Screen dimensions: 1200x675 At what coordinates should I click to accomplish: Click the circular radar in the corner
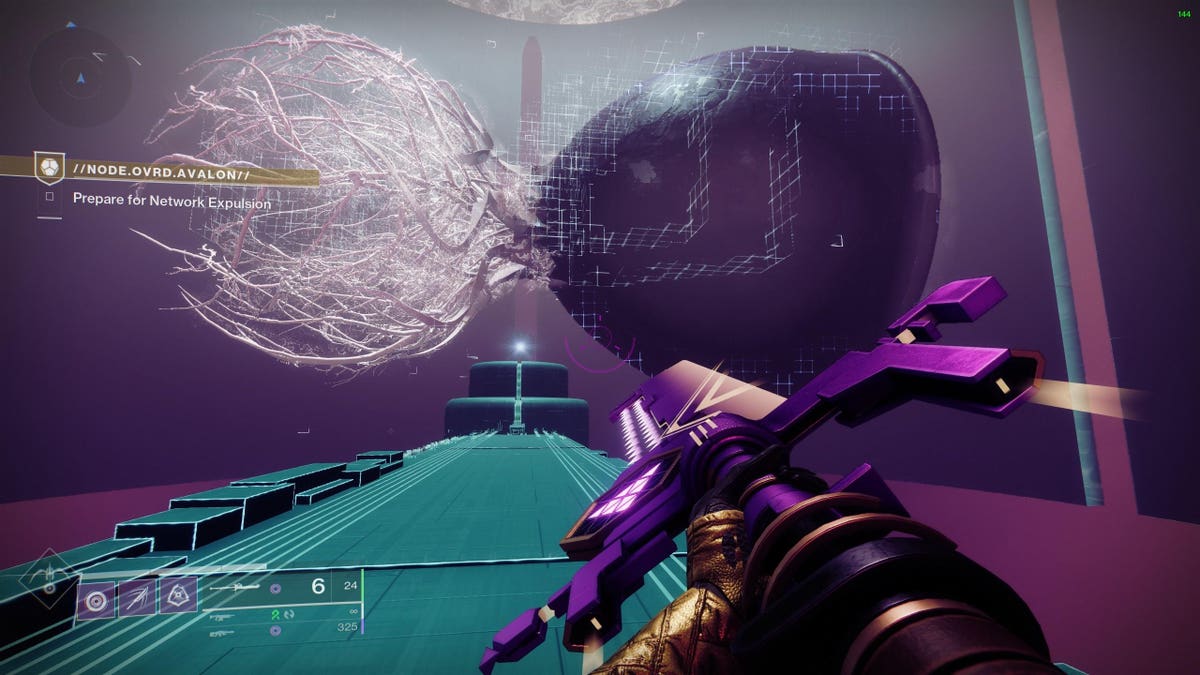(x=81, y=76)
